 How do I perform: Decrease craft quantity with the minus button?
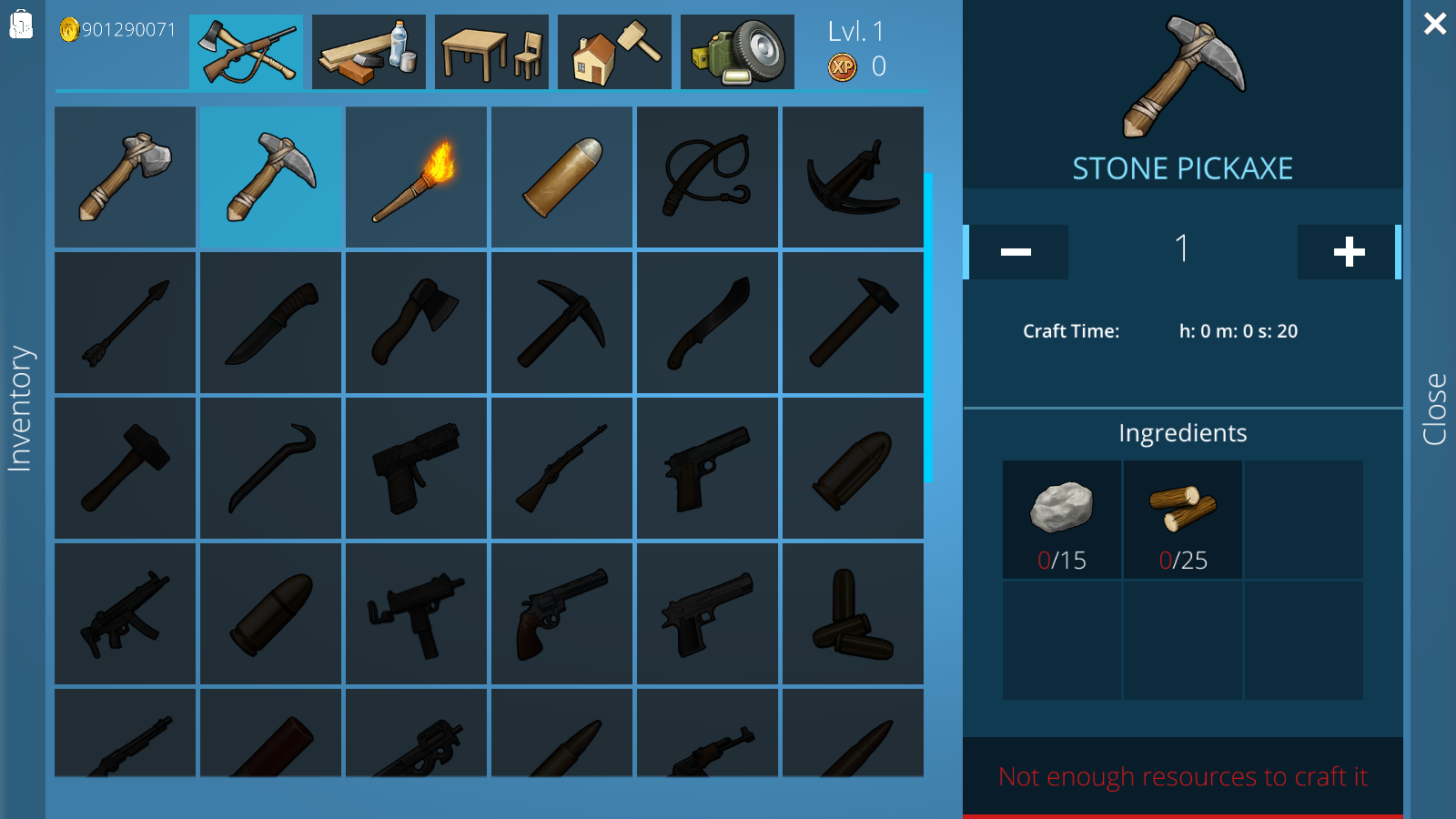(1016, 252)
